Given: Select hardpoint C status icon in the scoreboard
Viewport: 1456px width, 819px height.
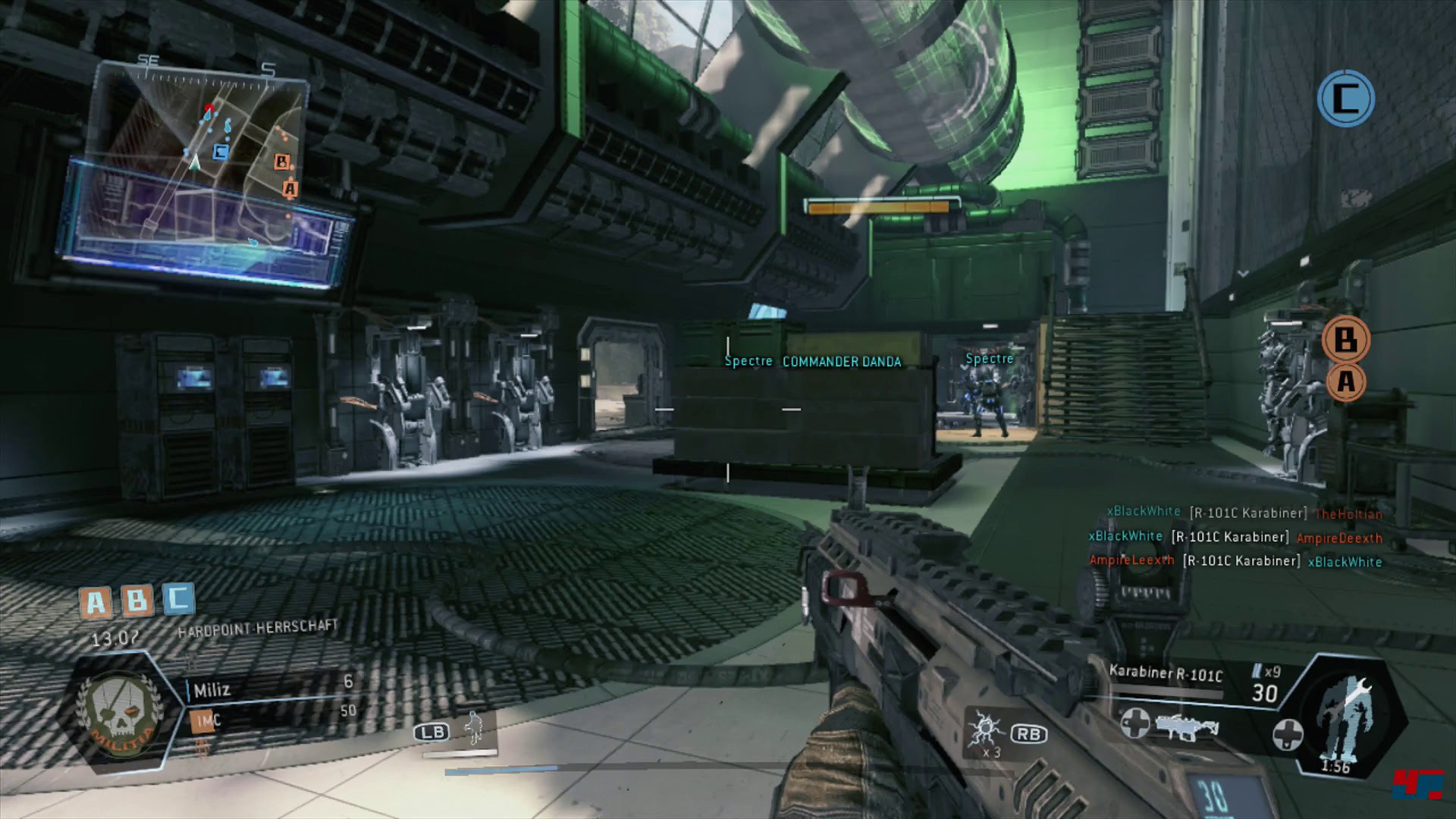Looking at the screenshot, I should (178, 598).
